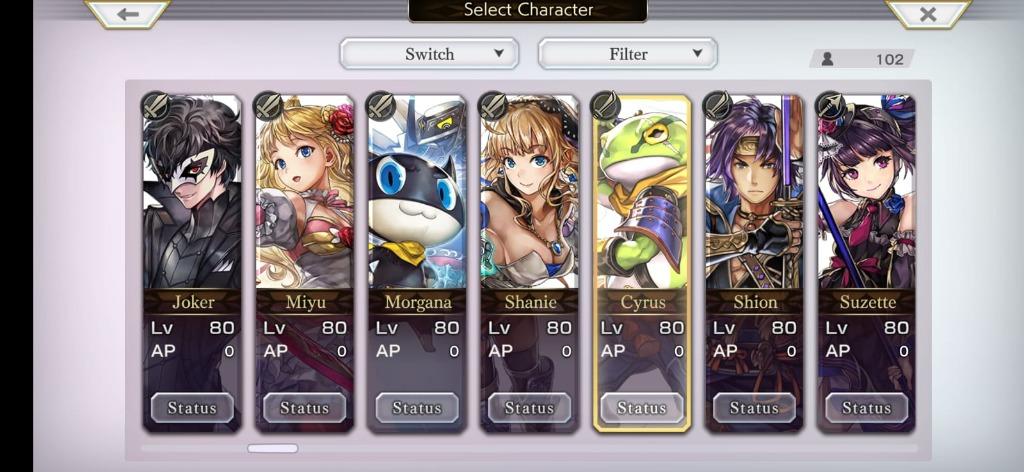This screenshot has height=472, width=1024.
Task: Pick Suzette's character portrait
Action: click(866, 200)
